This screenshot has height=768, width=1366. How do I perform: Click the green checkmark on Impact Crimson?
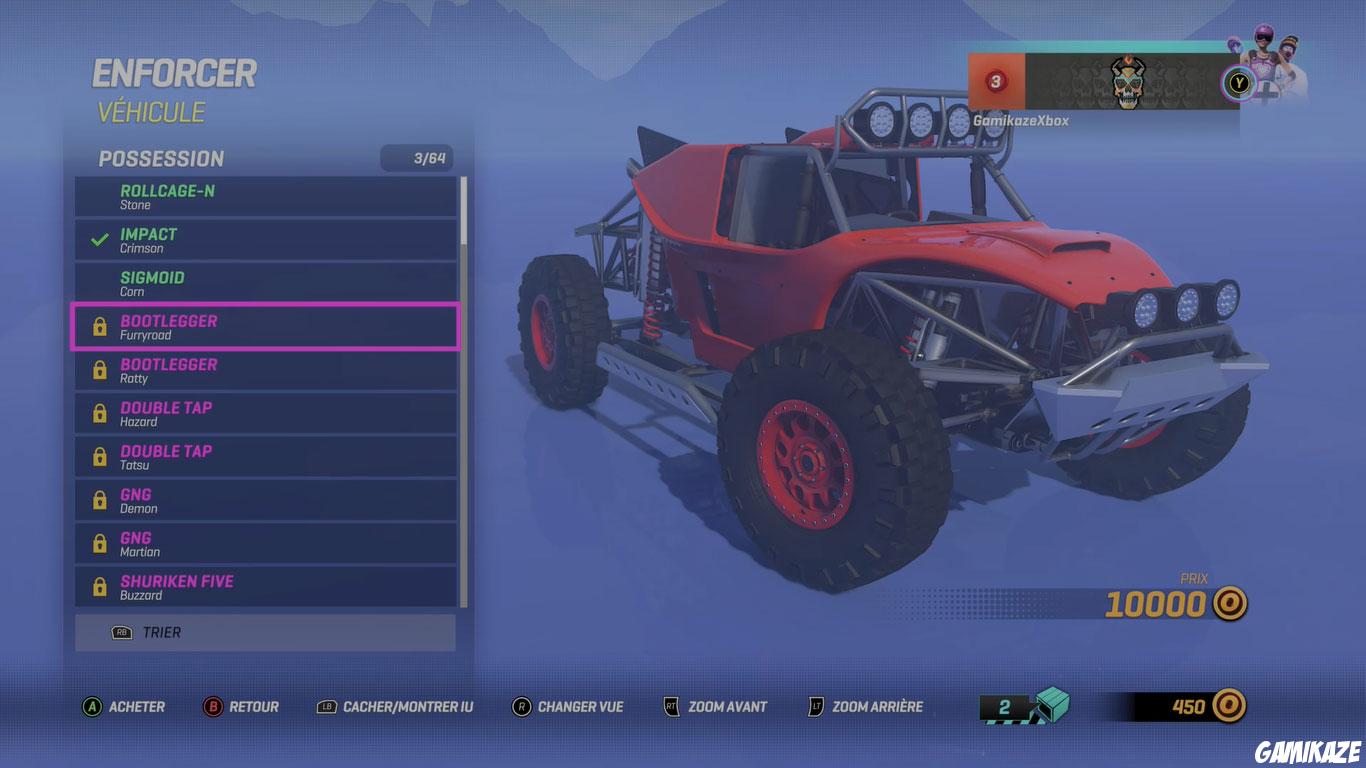point(97,238)
